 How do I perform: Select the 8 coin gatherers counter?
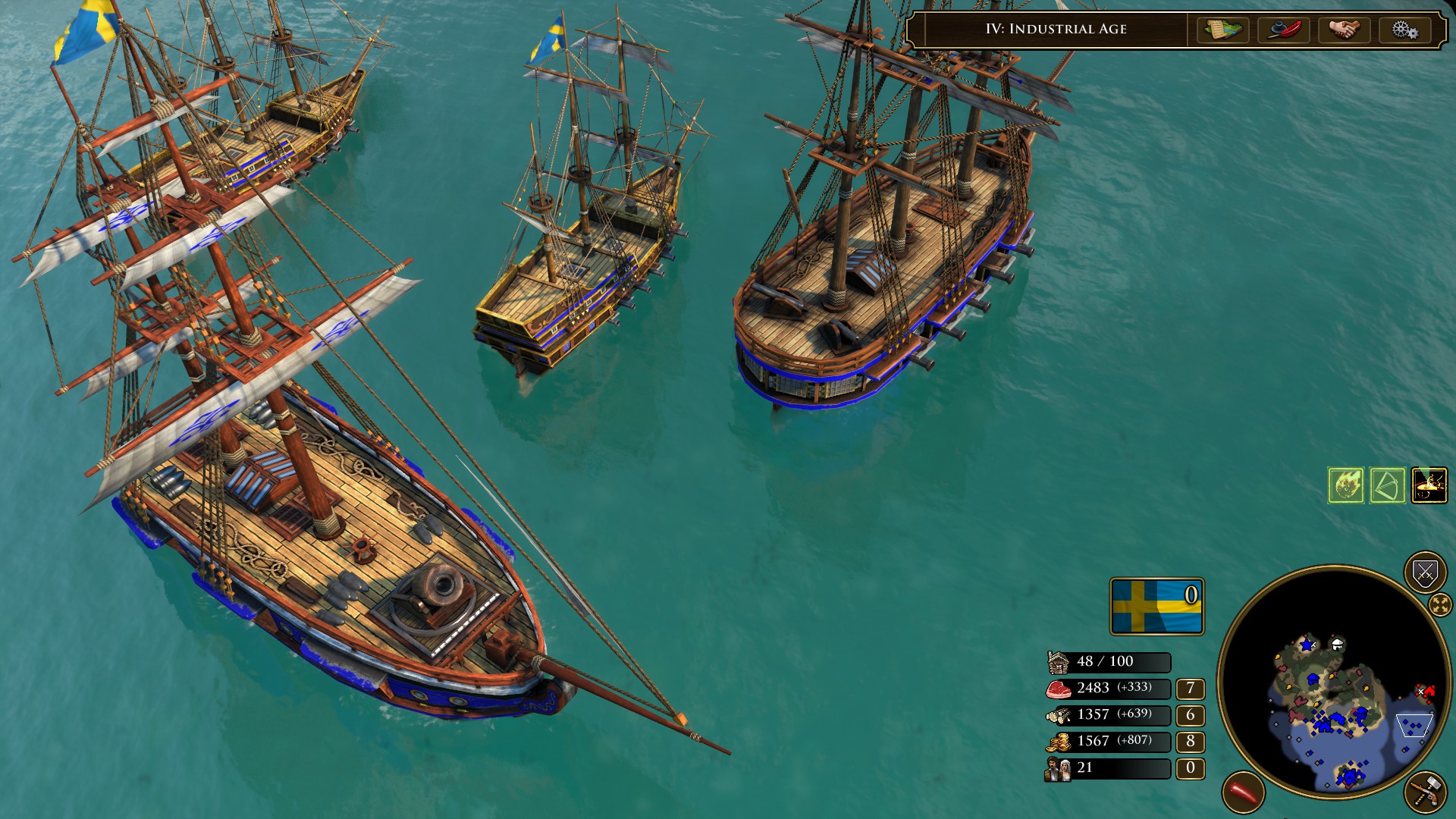coord(1190,742)
